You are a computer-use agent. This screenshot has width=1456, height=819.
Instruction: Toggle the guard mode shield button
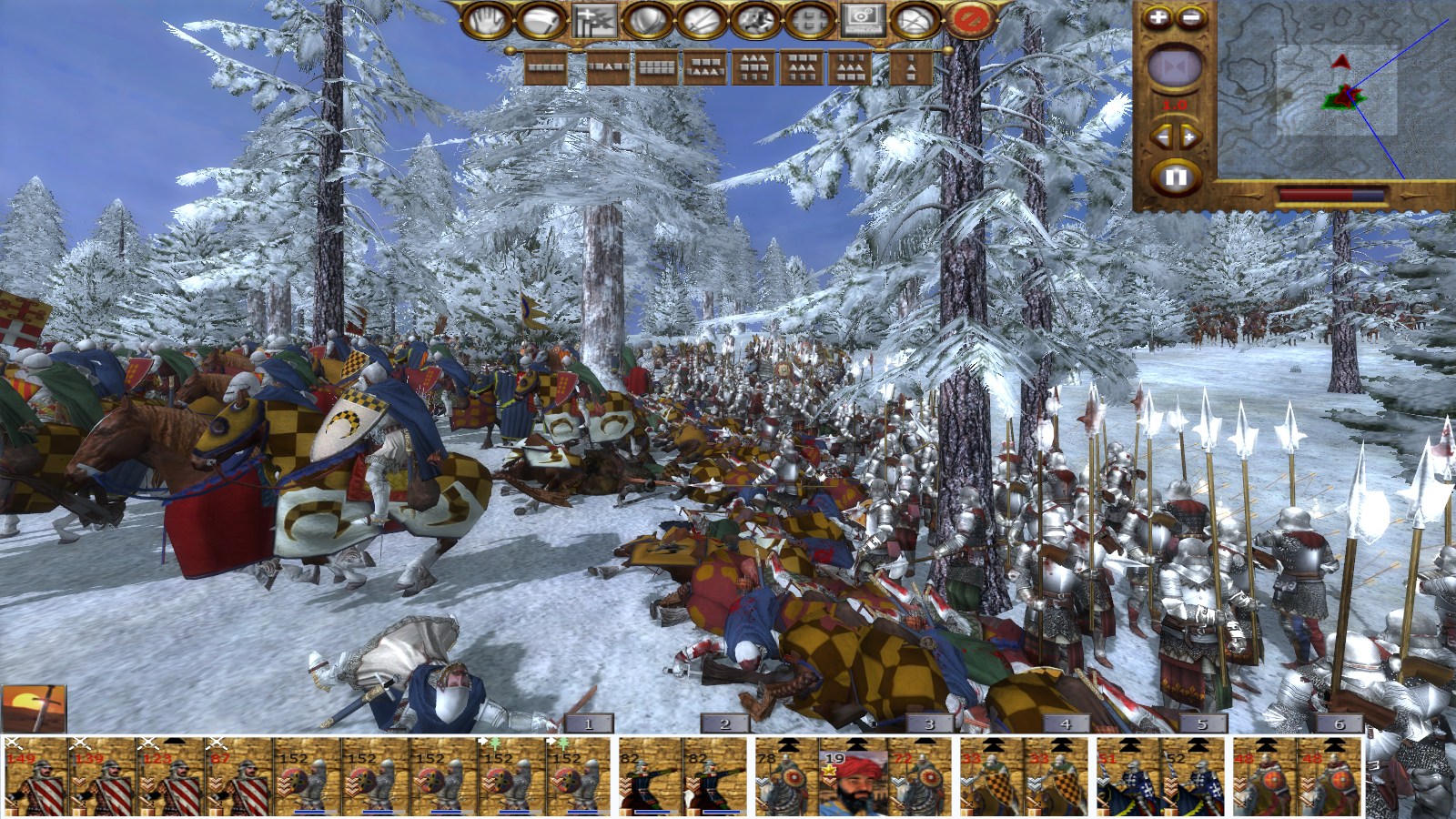click(x=646, y=20)
